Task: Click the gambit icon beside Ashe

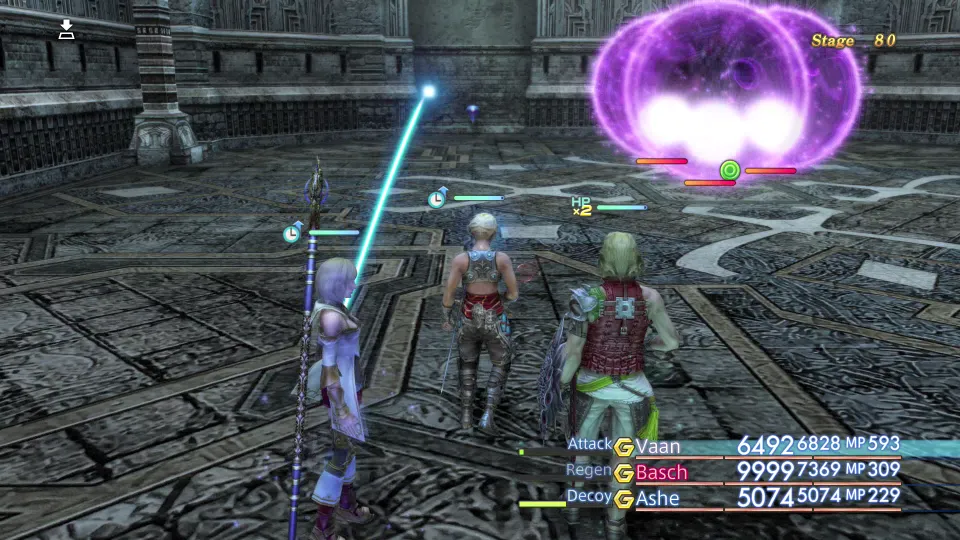Action: (624, 497)
